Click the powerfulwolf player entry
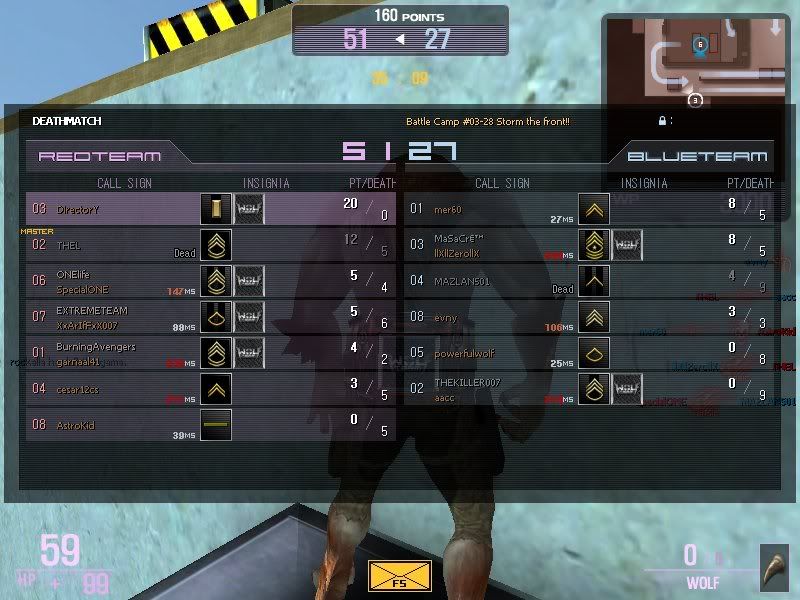The width and height of the screenshot is (800, 600). pyautogui.click(x=590, y=353)
